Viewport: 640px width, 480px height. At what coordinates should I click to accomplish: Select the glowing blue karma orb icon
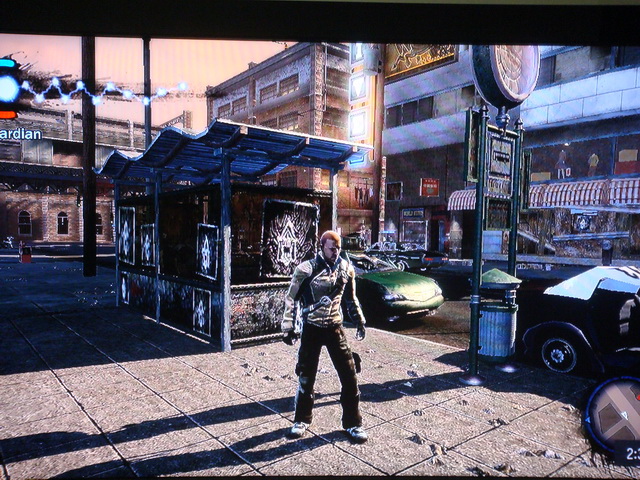click(x=8, y=88)
